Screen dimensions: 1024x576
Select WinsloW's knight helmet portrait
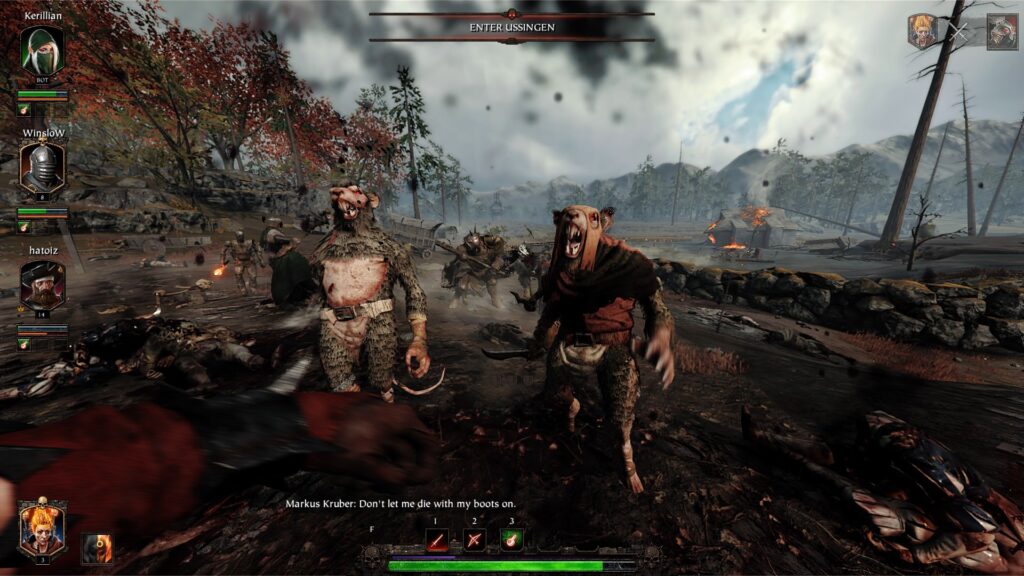(x=42, y=167)
